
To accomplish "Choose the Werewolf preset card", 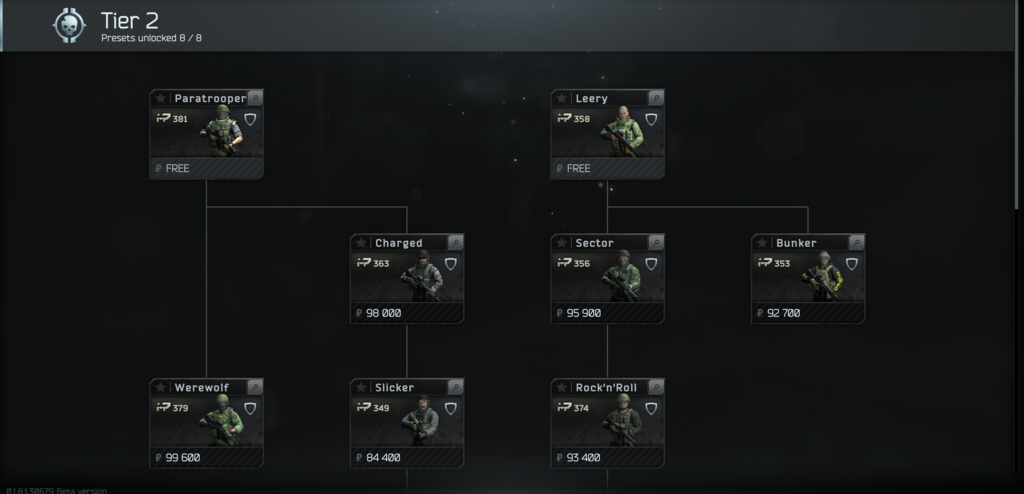I will click(207, 424).
